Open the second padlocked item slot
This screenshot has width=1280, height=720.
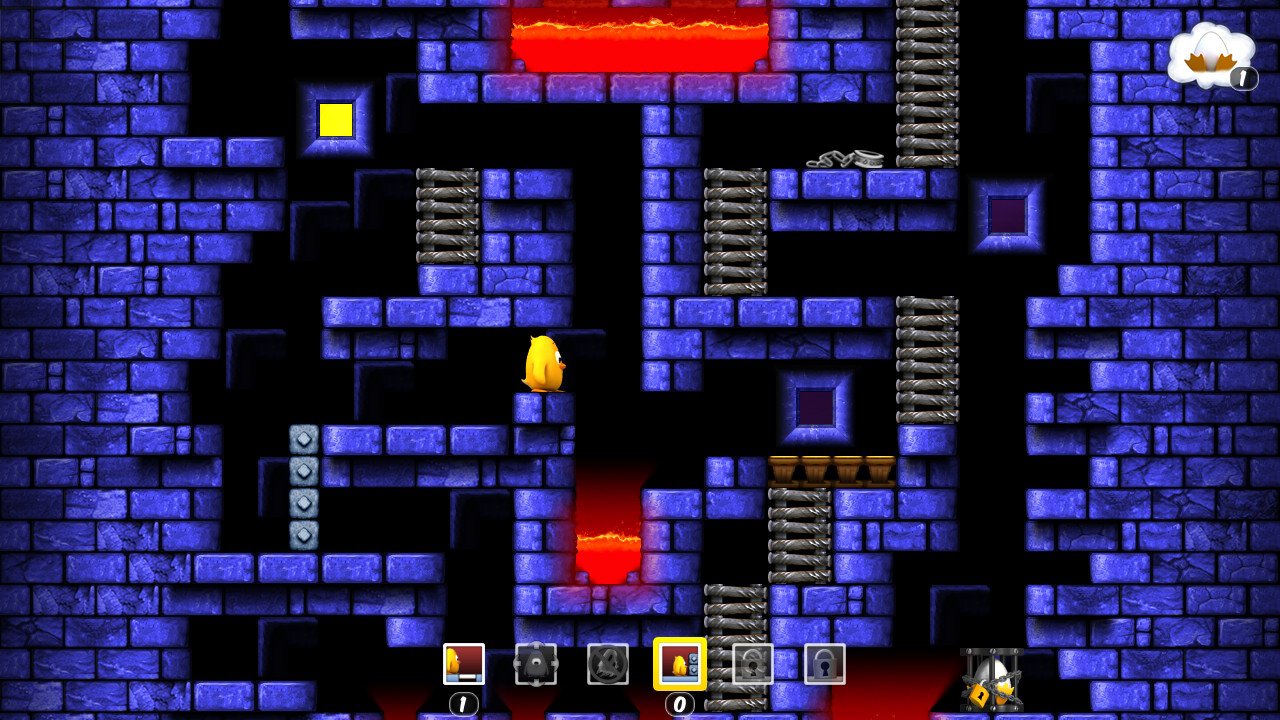825,663
